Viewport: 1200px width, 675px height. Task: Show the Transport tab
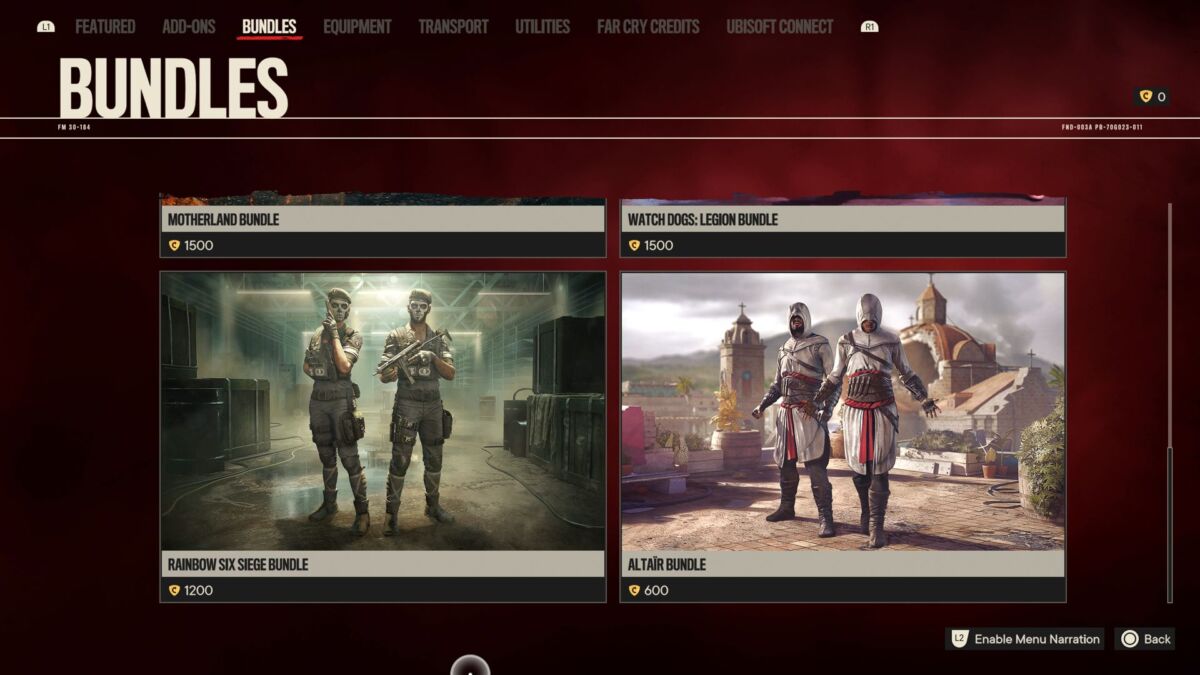click(x=453, y=27)
